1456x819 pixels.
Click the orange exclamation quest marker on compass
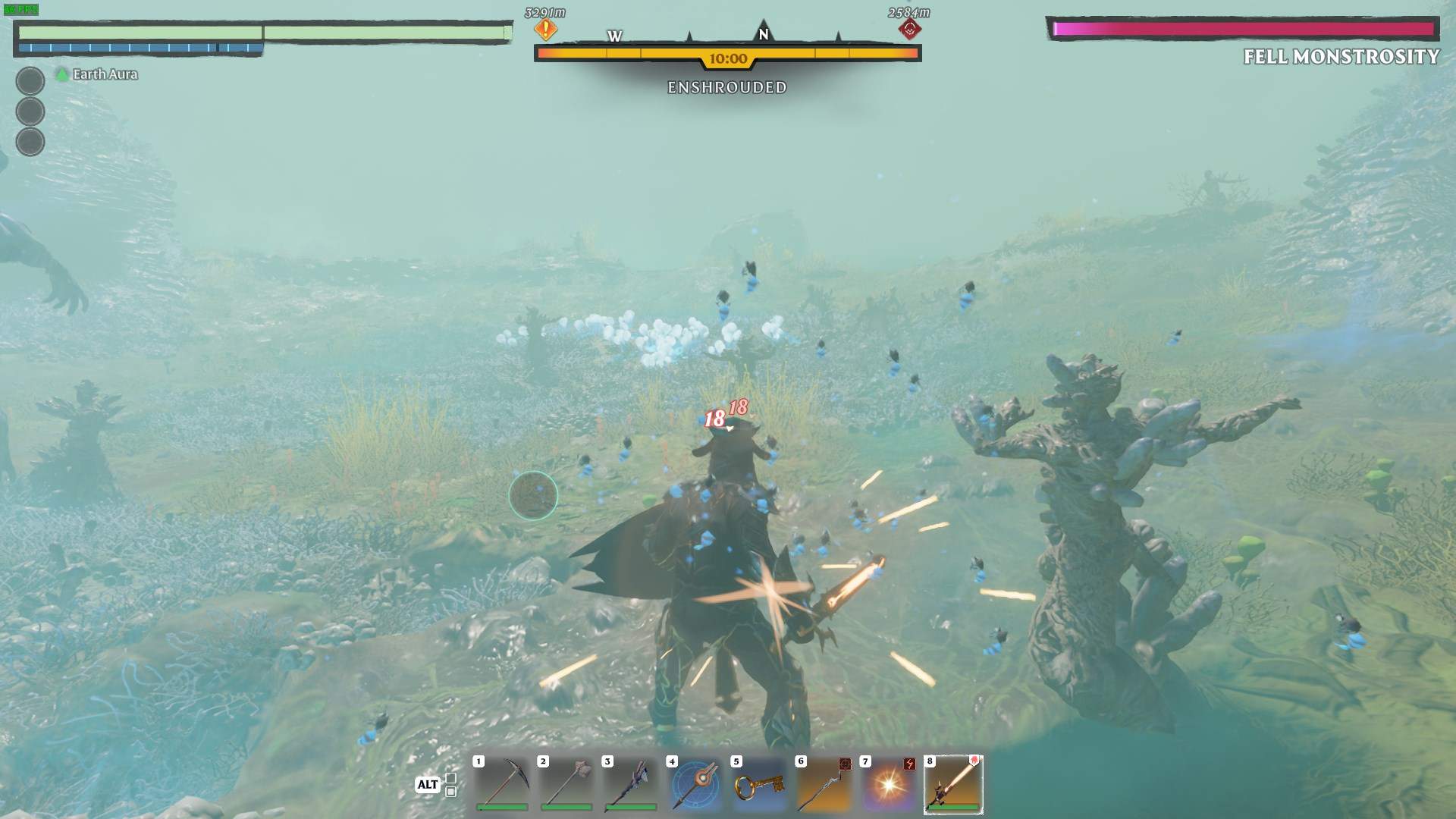[x=545, y=30]
